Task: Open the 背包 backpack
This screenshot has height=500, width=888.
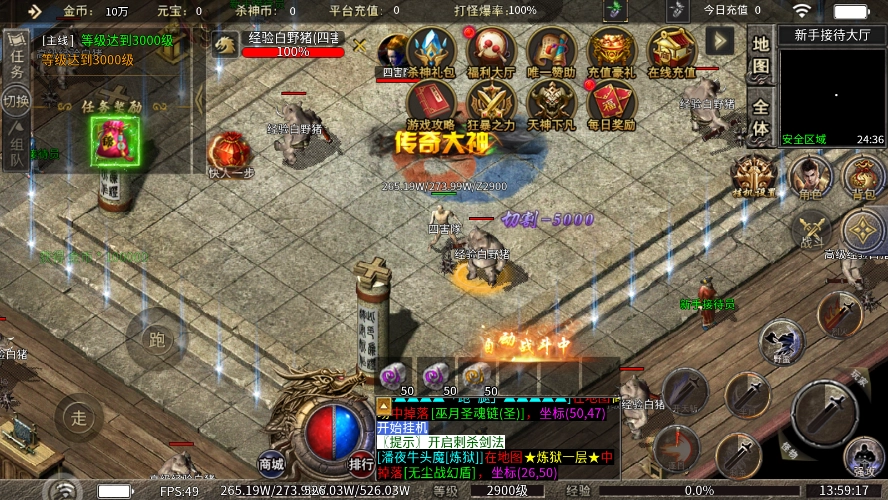Action: pos(862,177)
